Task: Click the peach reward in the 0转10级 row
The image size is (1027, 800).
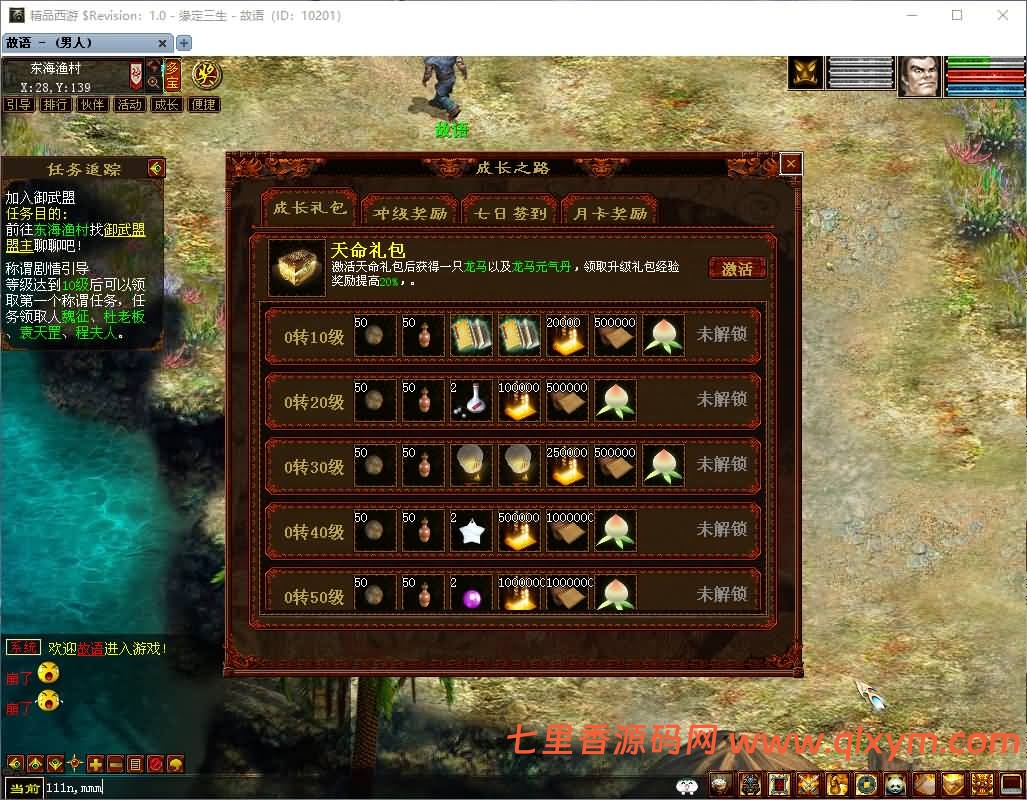Action: pos(664,336)
